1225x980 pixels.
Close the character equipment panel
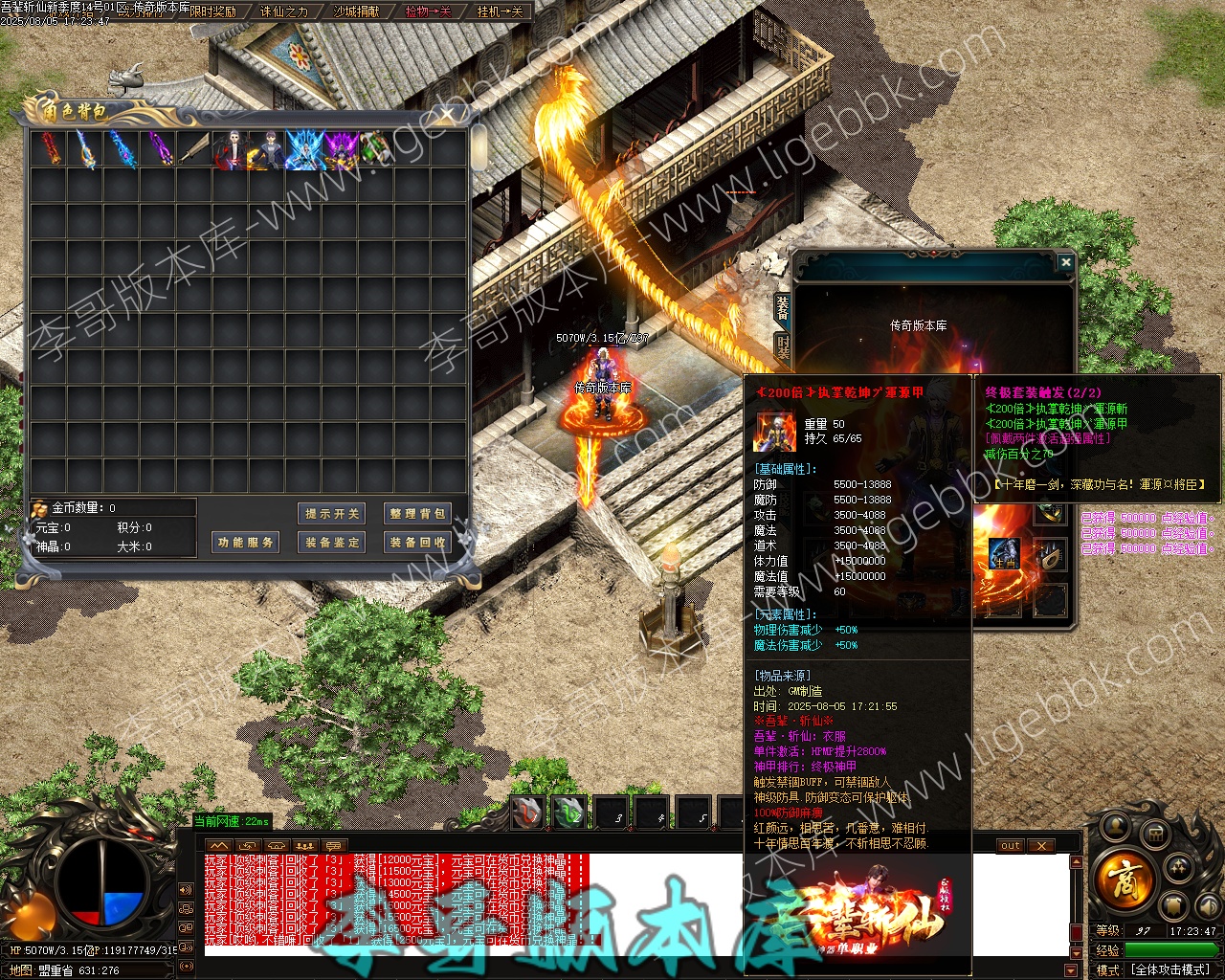click(1066, 262)
